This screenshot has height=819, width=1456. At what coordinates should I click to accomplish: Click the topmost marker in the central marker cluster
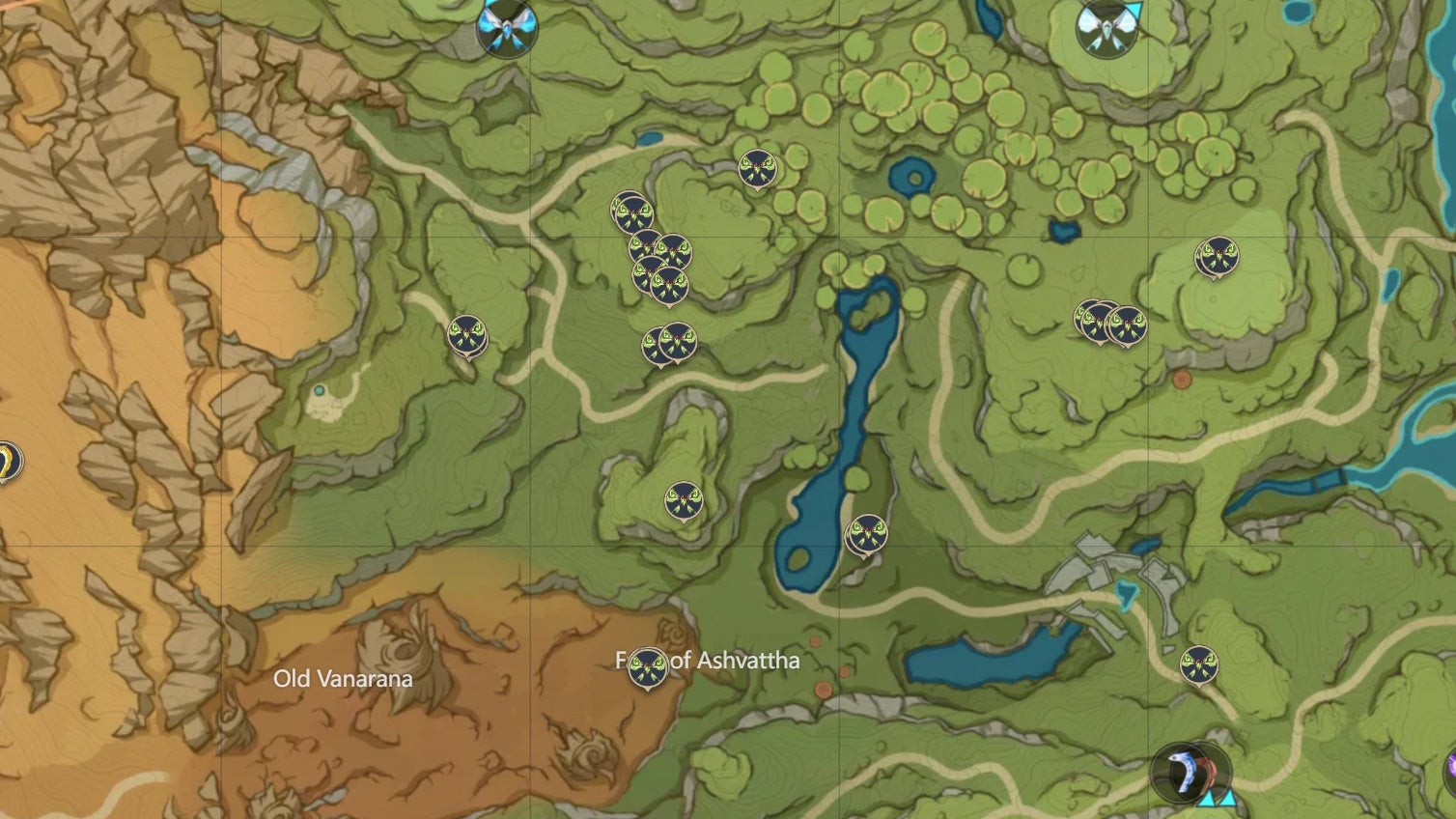pos(632,211)
